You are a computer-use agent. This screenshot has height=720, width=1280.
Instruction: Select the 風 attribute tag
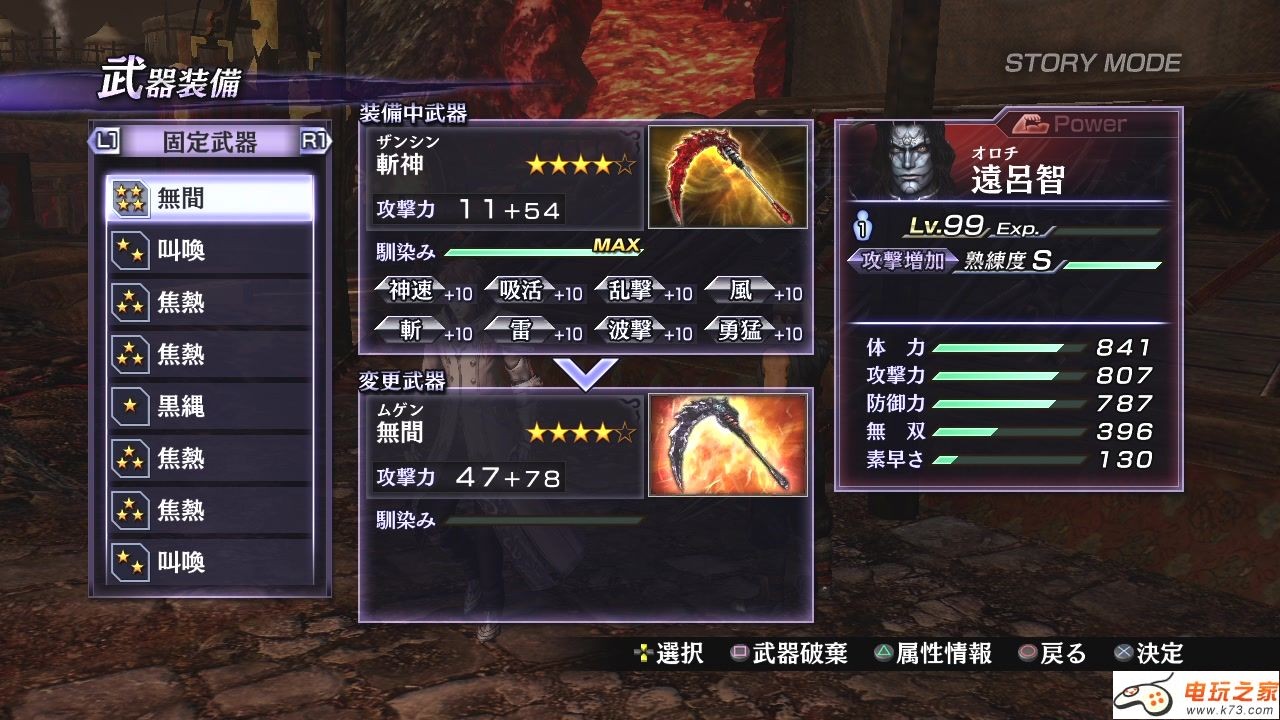741,291
